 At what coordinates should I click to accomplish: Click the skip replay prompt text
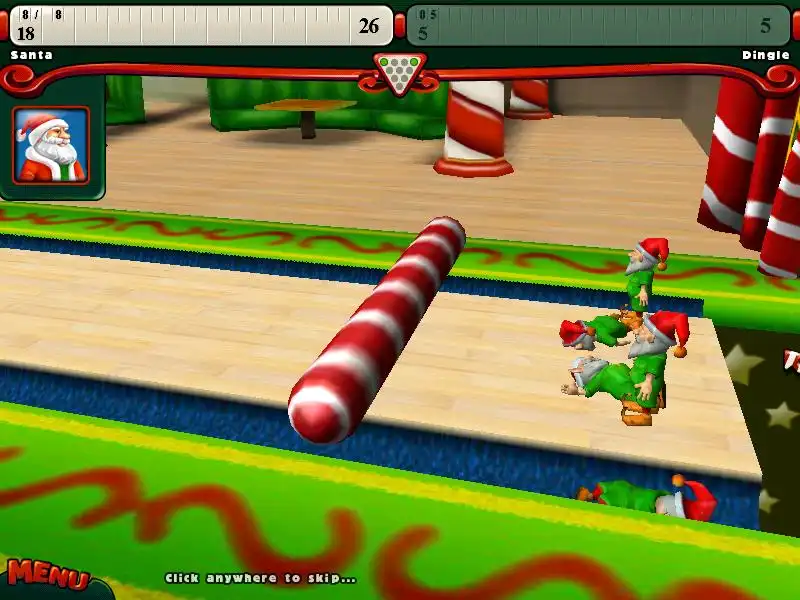coord(260,578)
